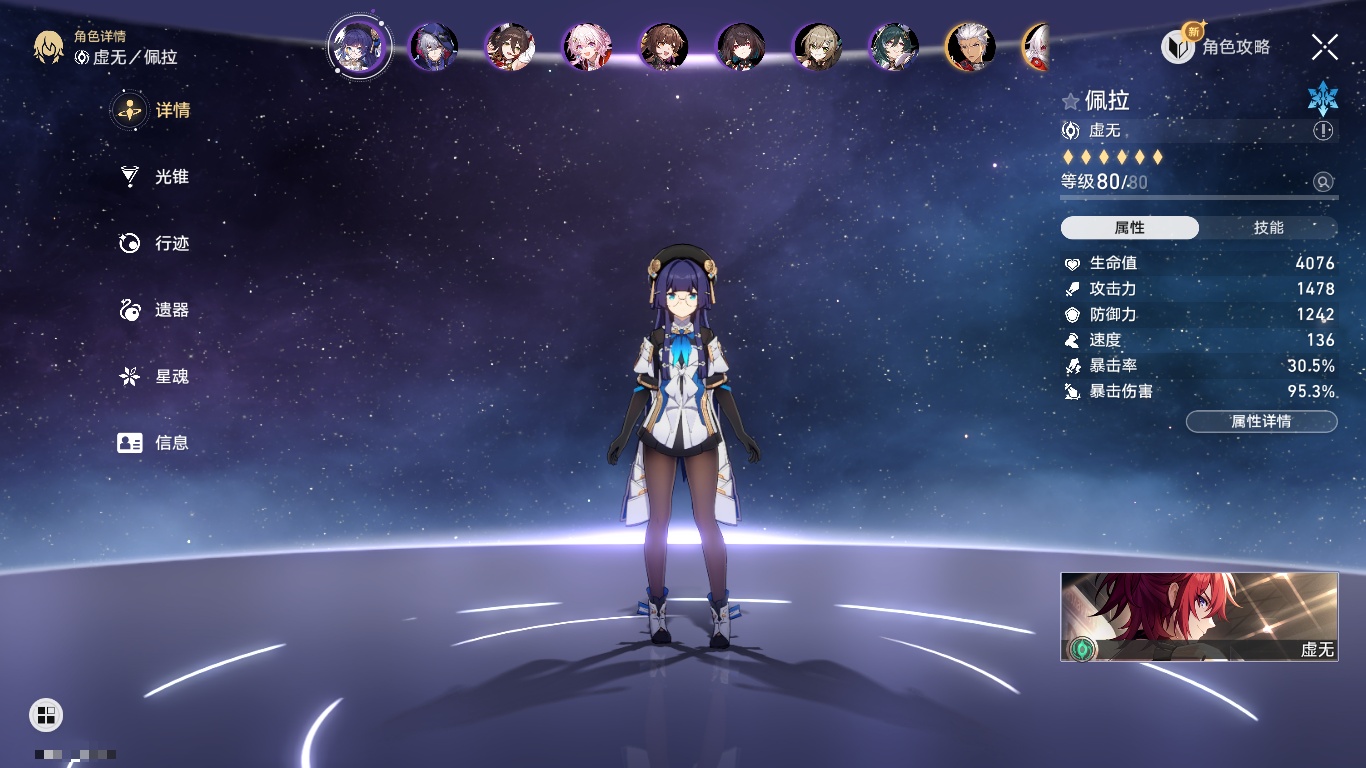Select the green-haired character portrait
1366x768 pixels.
pyautogui.click(x=893, y=47)
